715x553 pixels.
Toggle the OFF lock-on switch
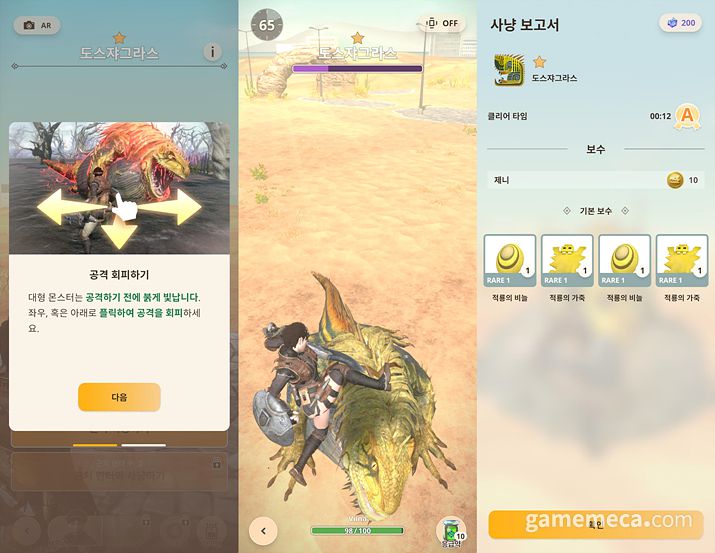[443, 24]
